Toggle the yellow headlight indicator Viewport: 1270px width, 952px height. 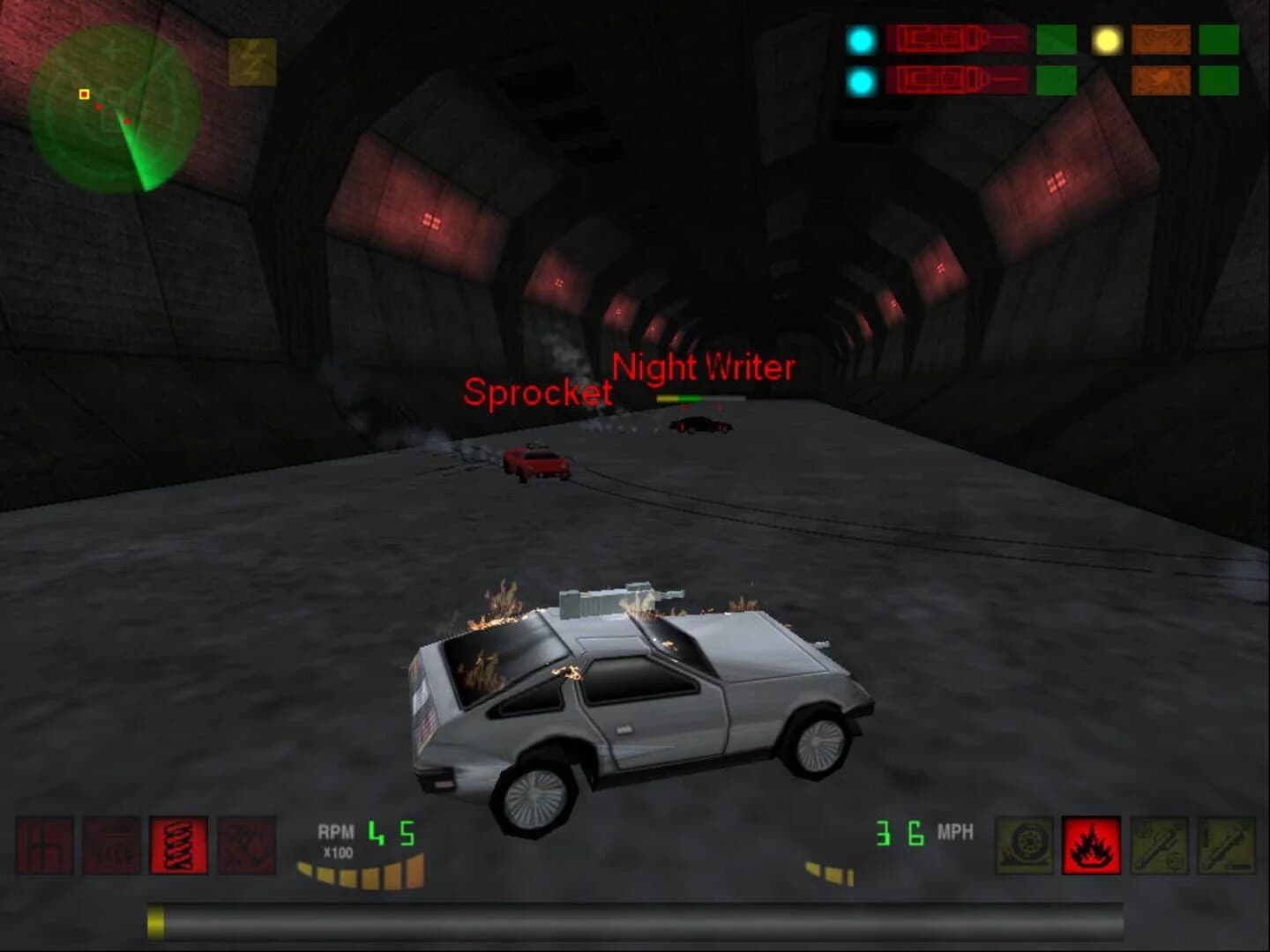(1108, 38)
